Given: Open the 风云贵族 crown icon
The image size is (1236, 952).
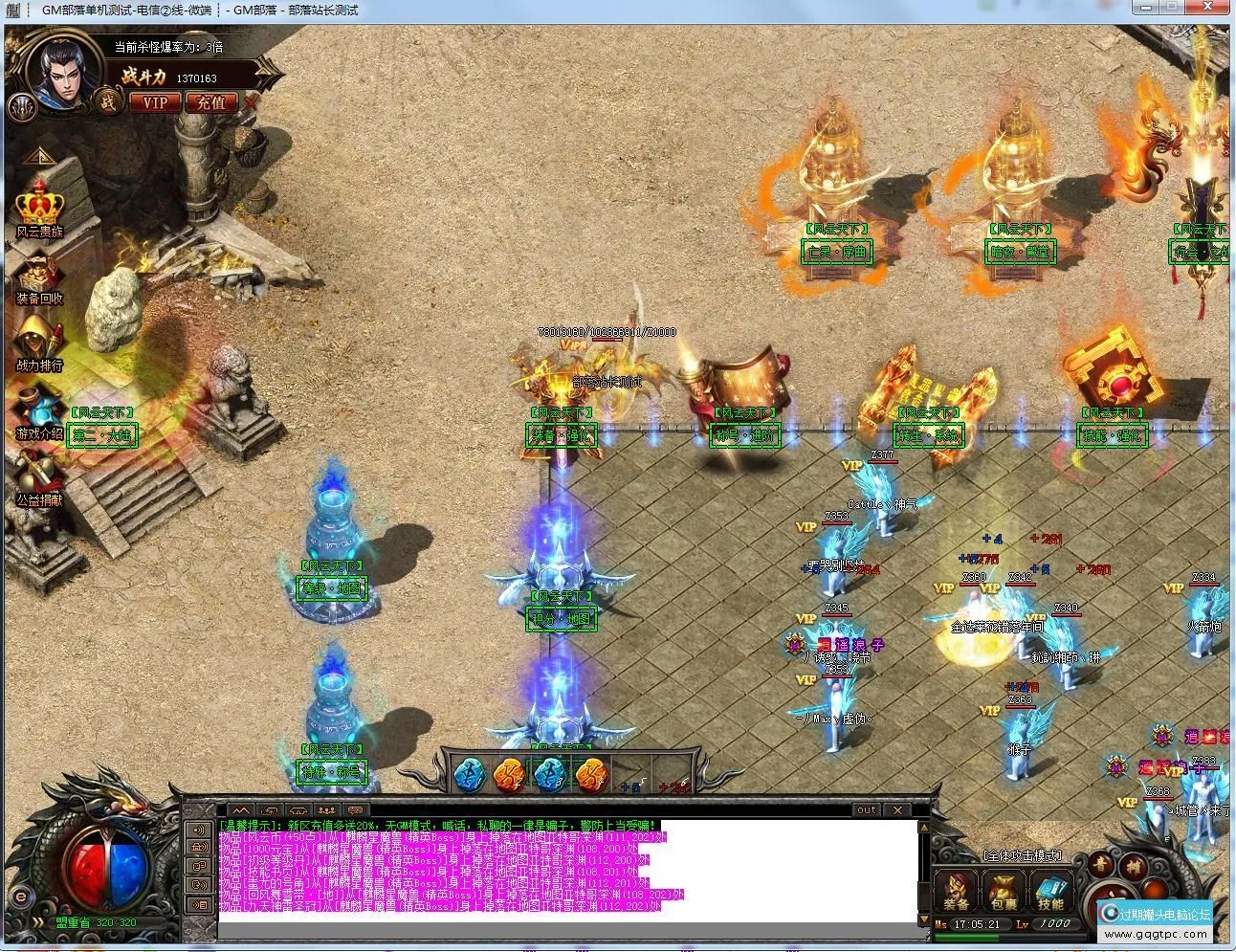Looking at the screenshot, I should click(x=39, y=208).
